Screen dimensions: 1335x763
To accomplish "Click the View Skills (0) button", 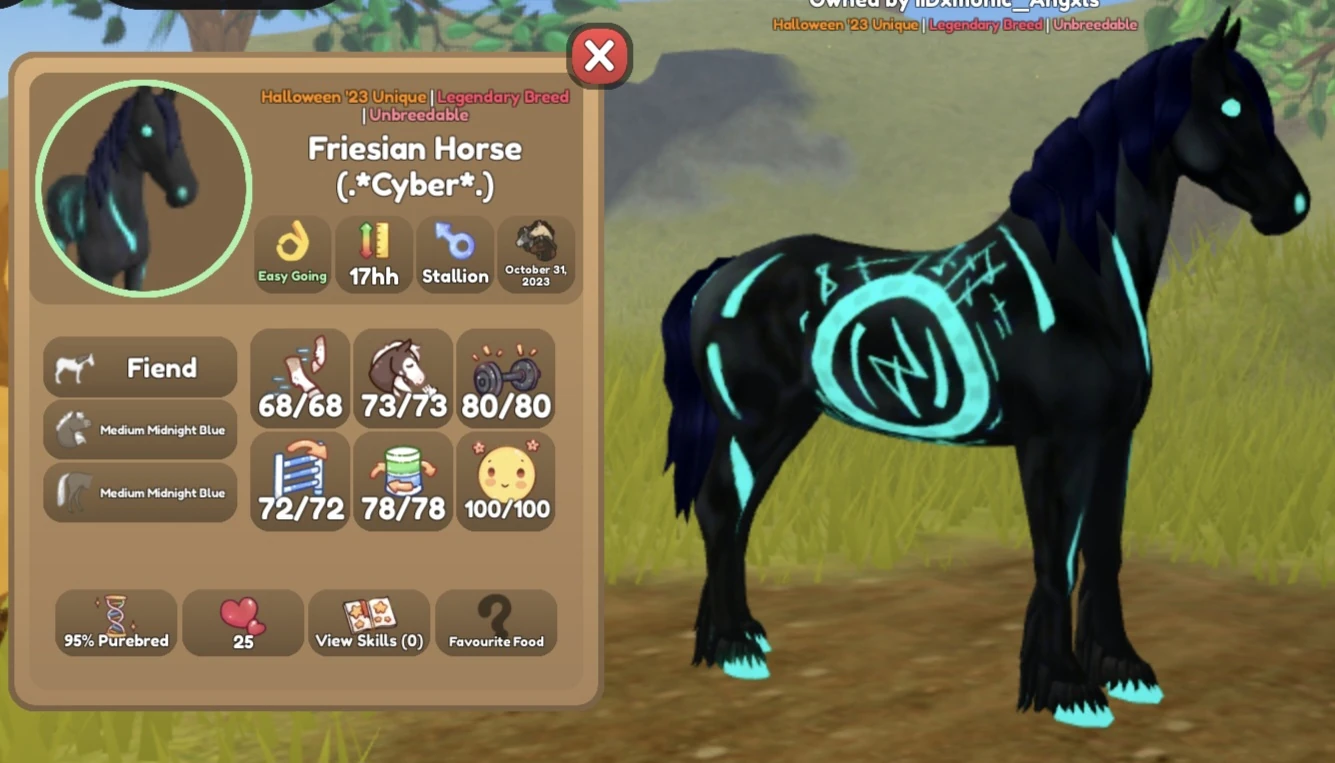I will pyautogui.click(x=369, y=622).
